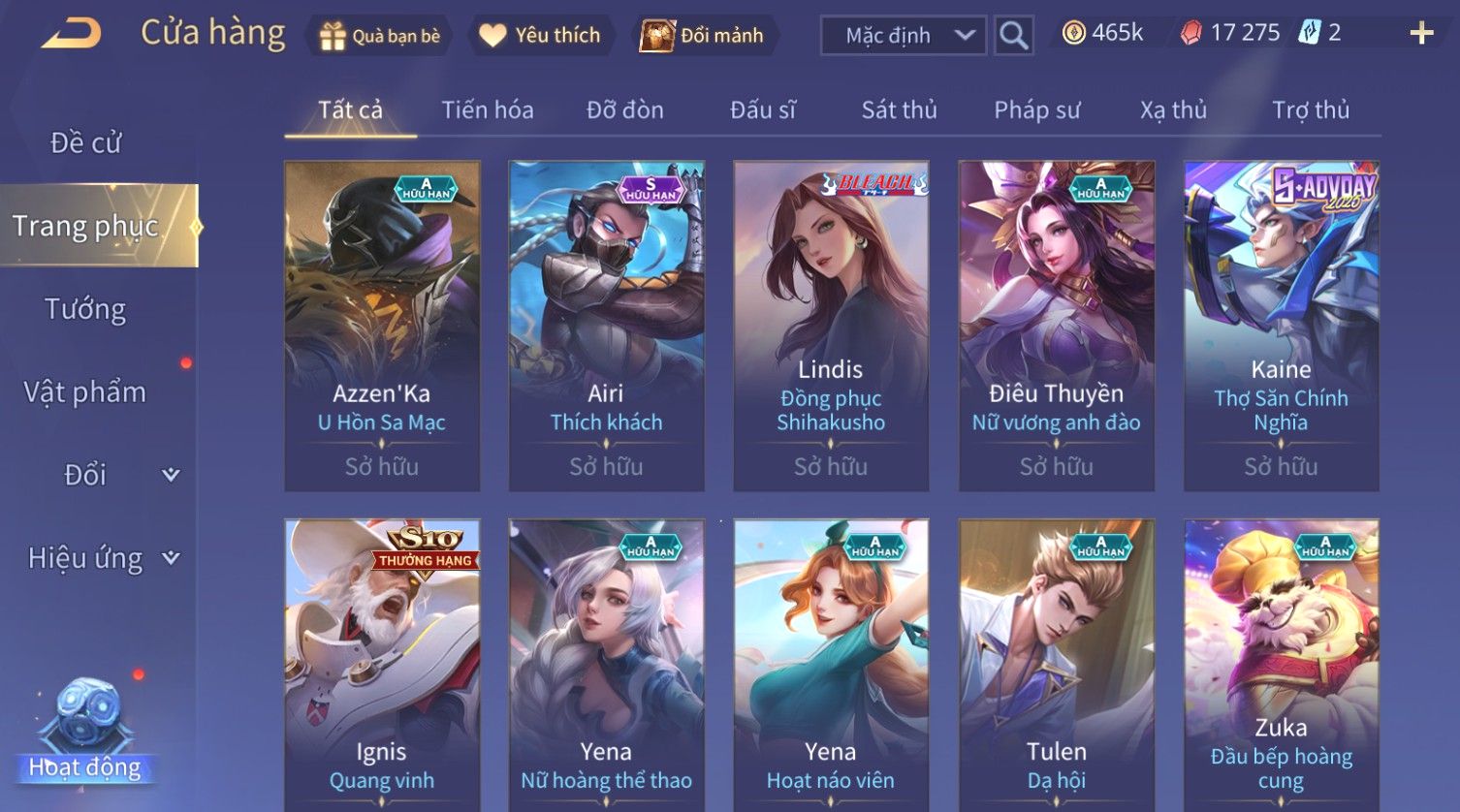Click the magnifying glass search button
This screenshot has width=1460, height=812.
(x=1014, y=36)
